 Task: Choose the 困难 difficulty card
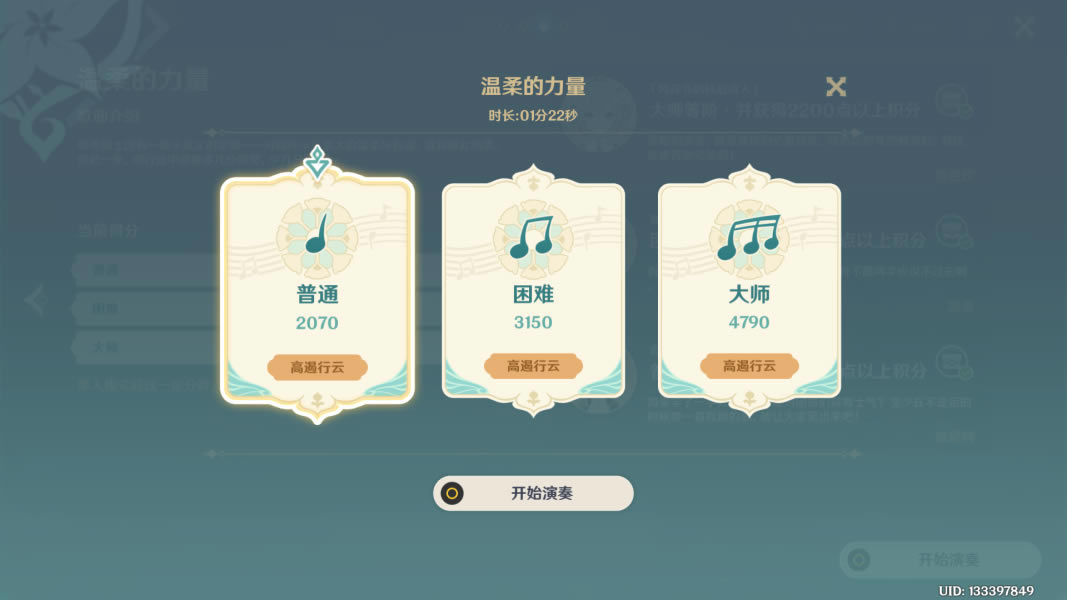[533, 292]
